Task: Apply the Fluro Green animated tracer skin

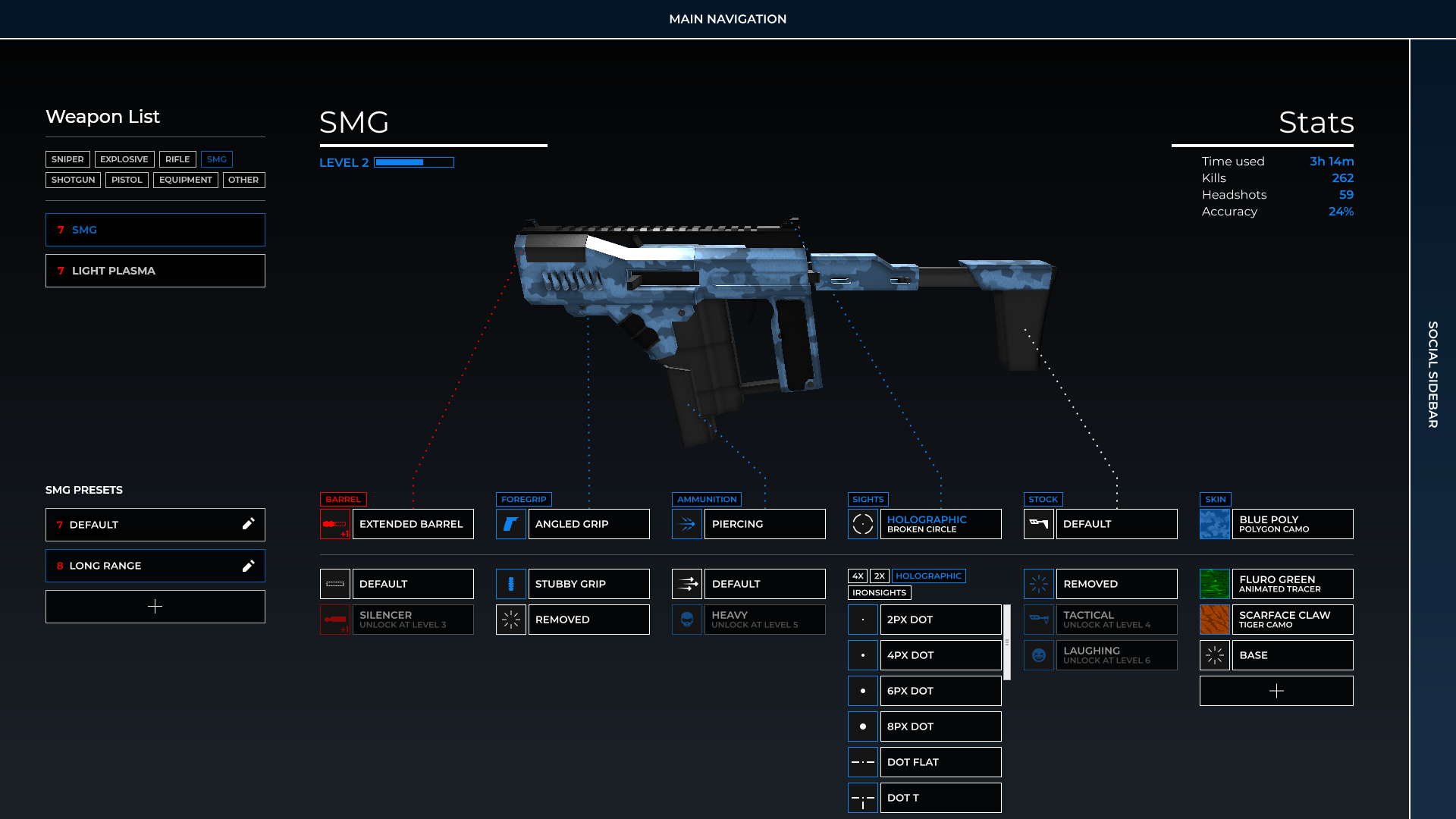Action: click(1291, 584)
